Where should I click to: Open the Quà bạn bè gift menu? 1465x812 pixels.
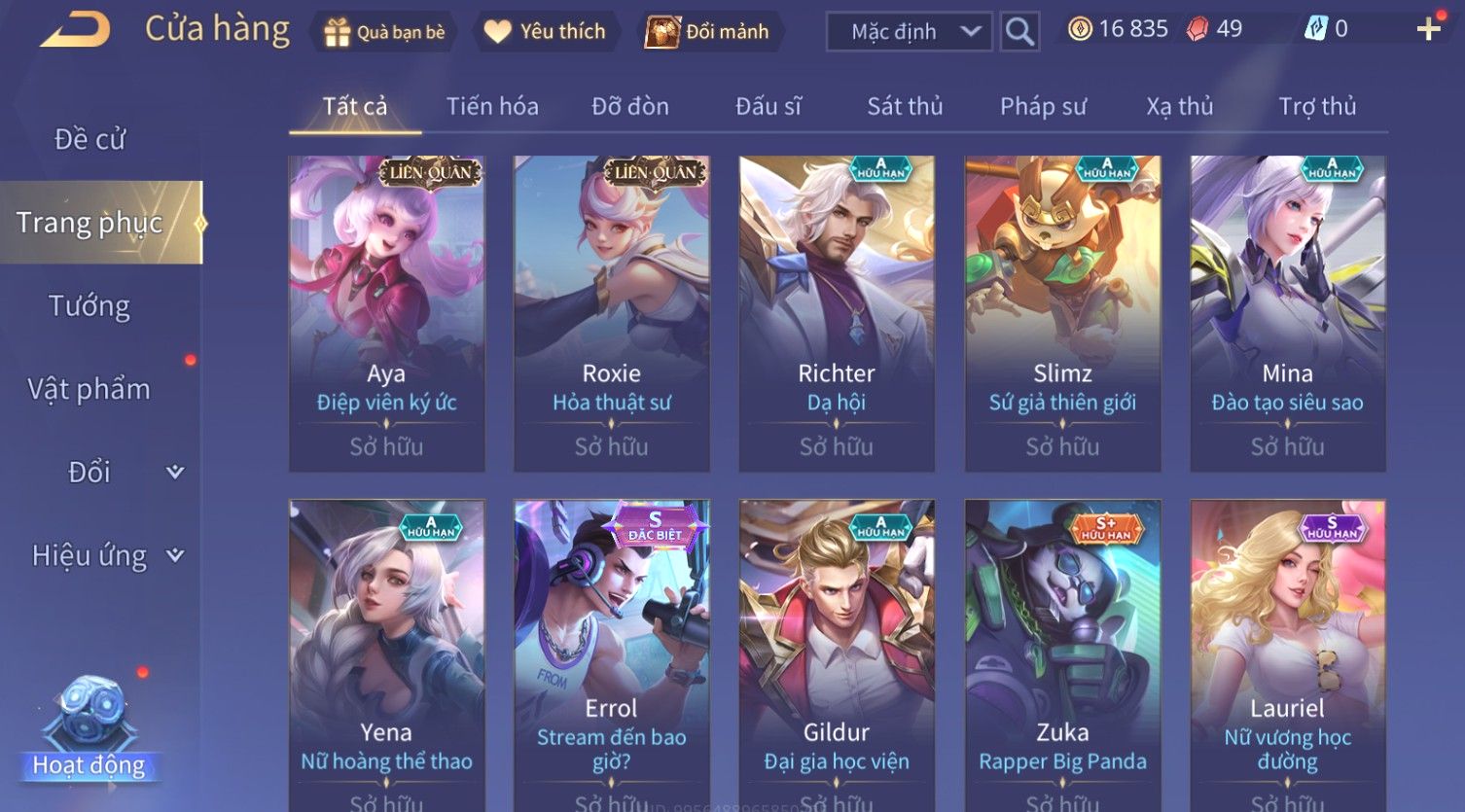[385, 32]
